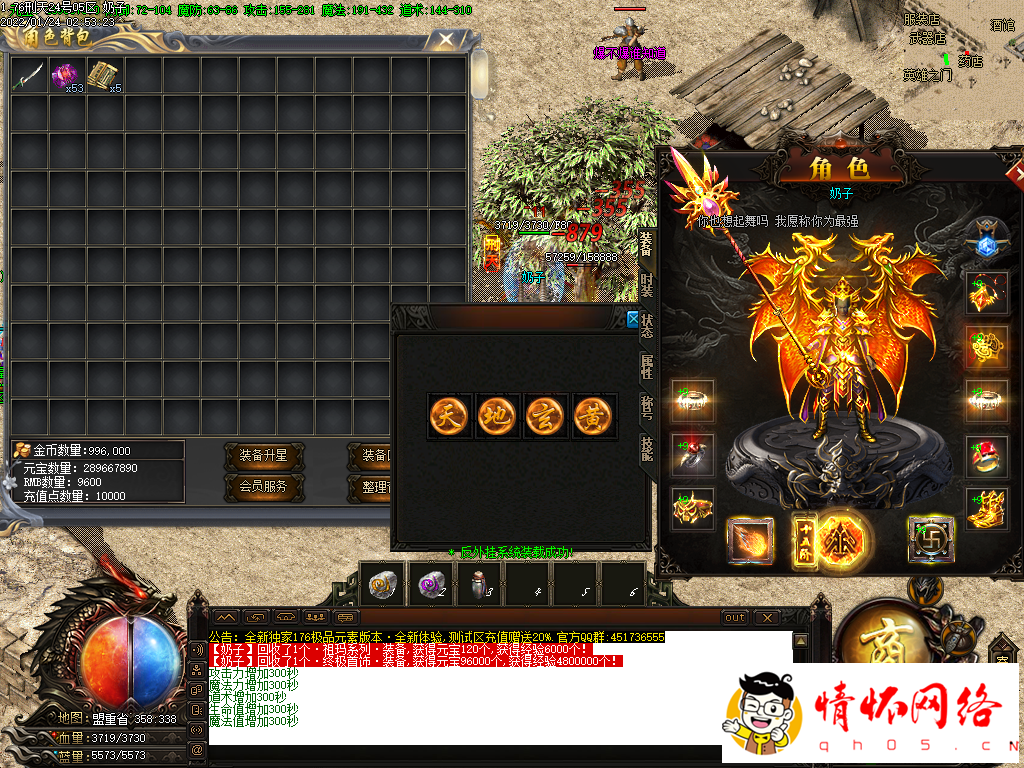
Task: Use the first hotbar stone item
Action: point(383,585)
